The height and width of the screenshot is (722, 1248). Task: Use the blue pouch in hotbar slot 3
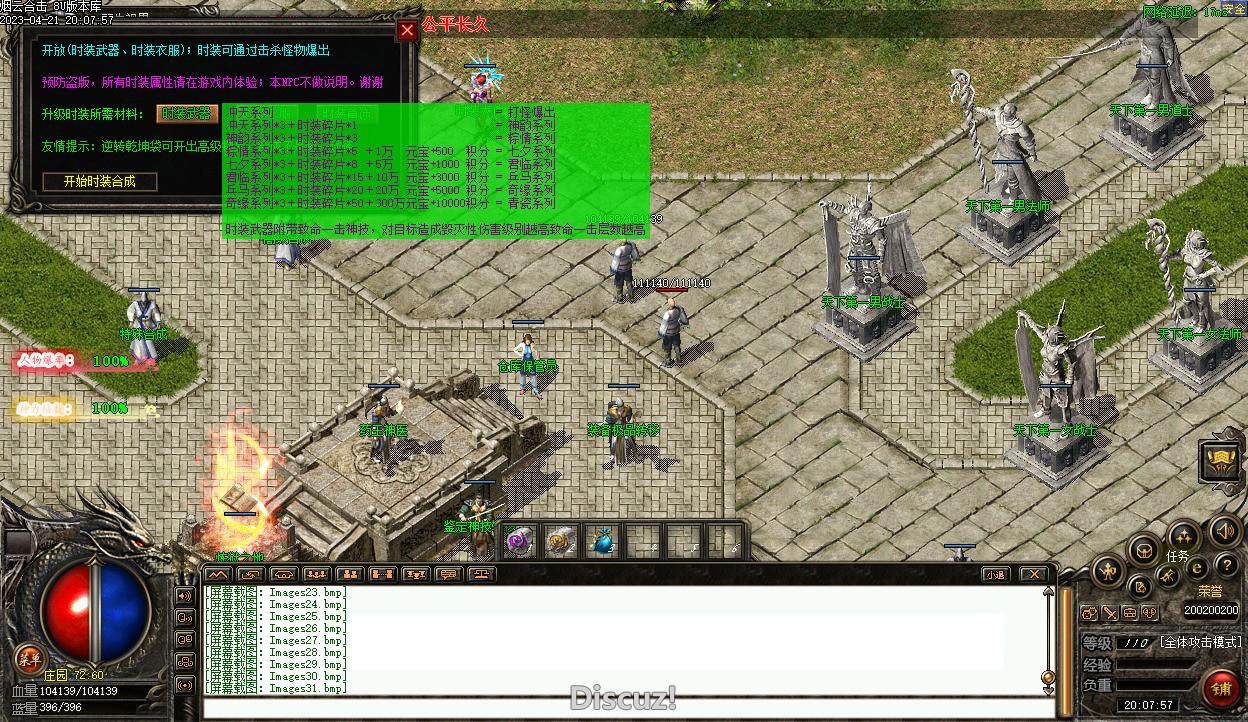(x=601, y=541)
